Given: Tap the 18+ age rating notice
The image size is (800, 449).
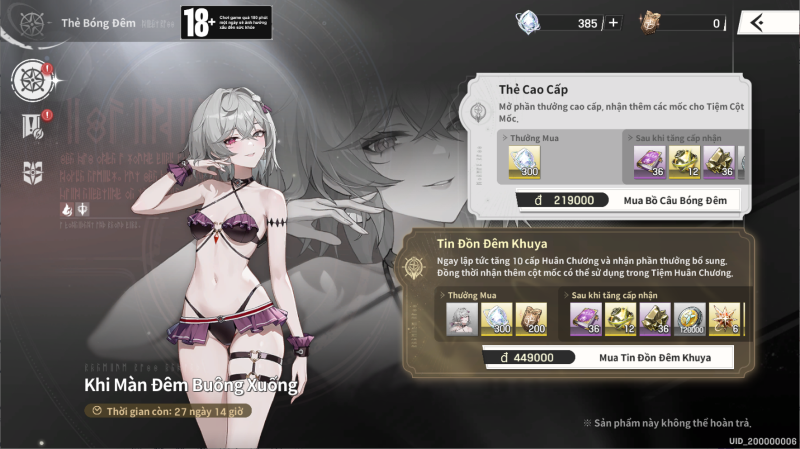Looking at the screenshot, I should coord(211,22).
